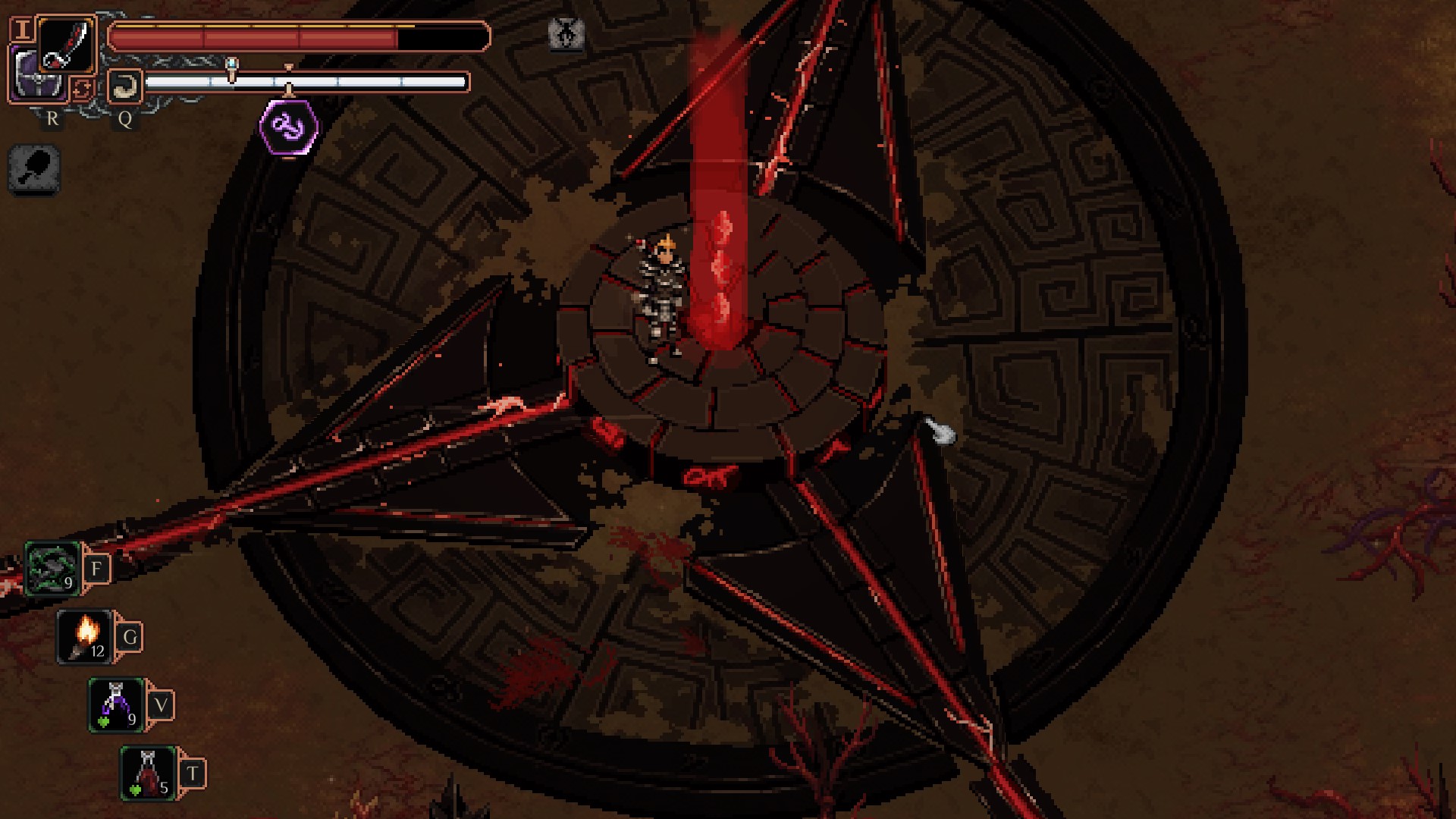This screenshot has height=819, width=1456.
Task: Click the purple hexagon rune icon
Action: point(289,127)
